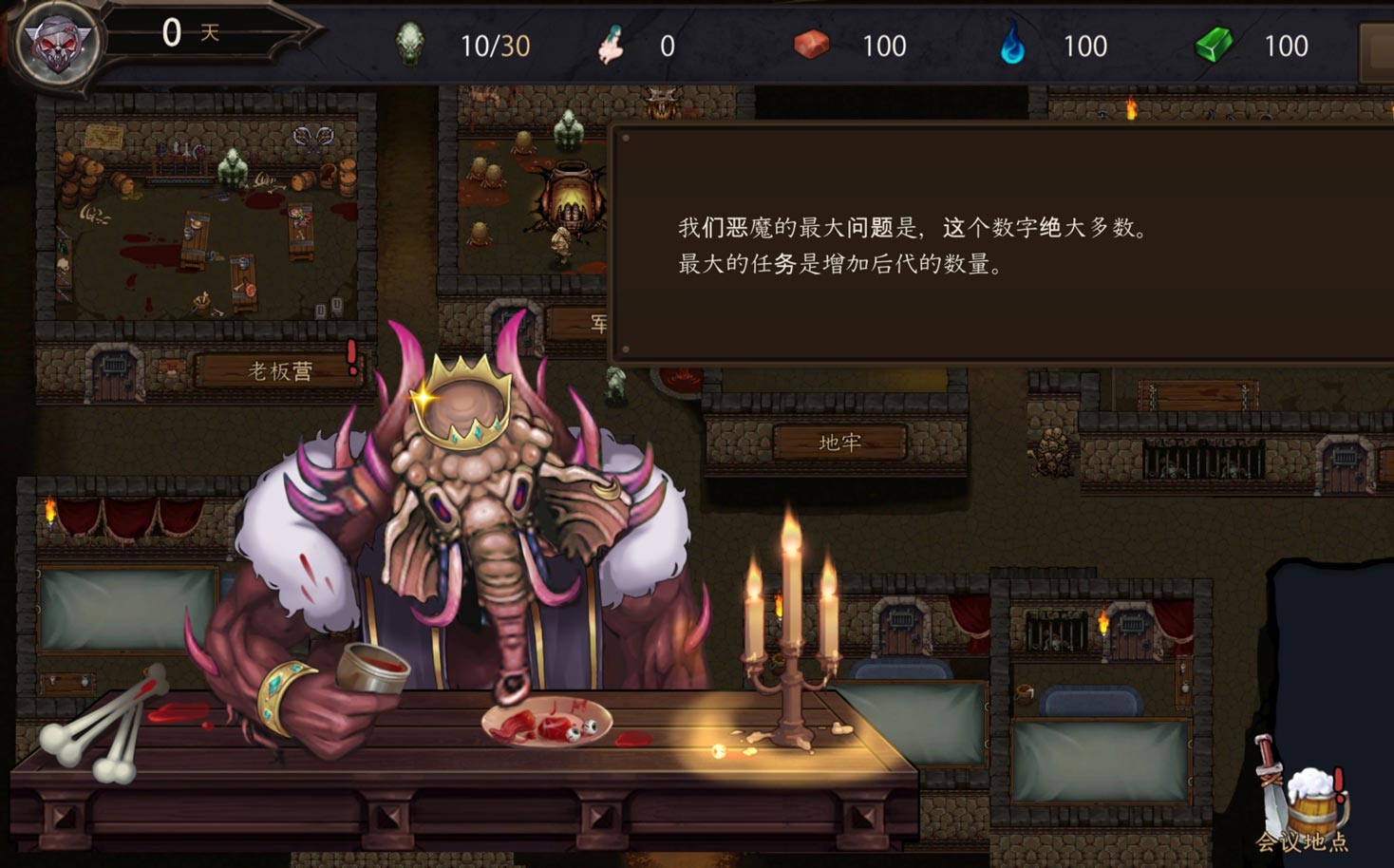Image resolution: width=1394 pixels, height=868 pixels.
Task: Click the blue soul flame resource icon
Action: tap(1011, 45)
